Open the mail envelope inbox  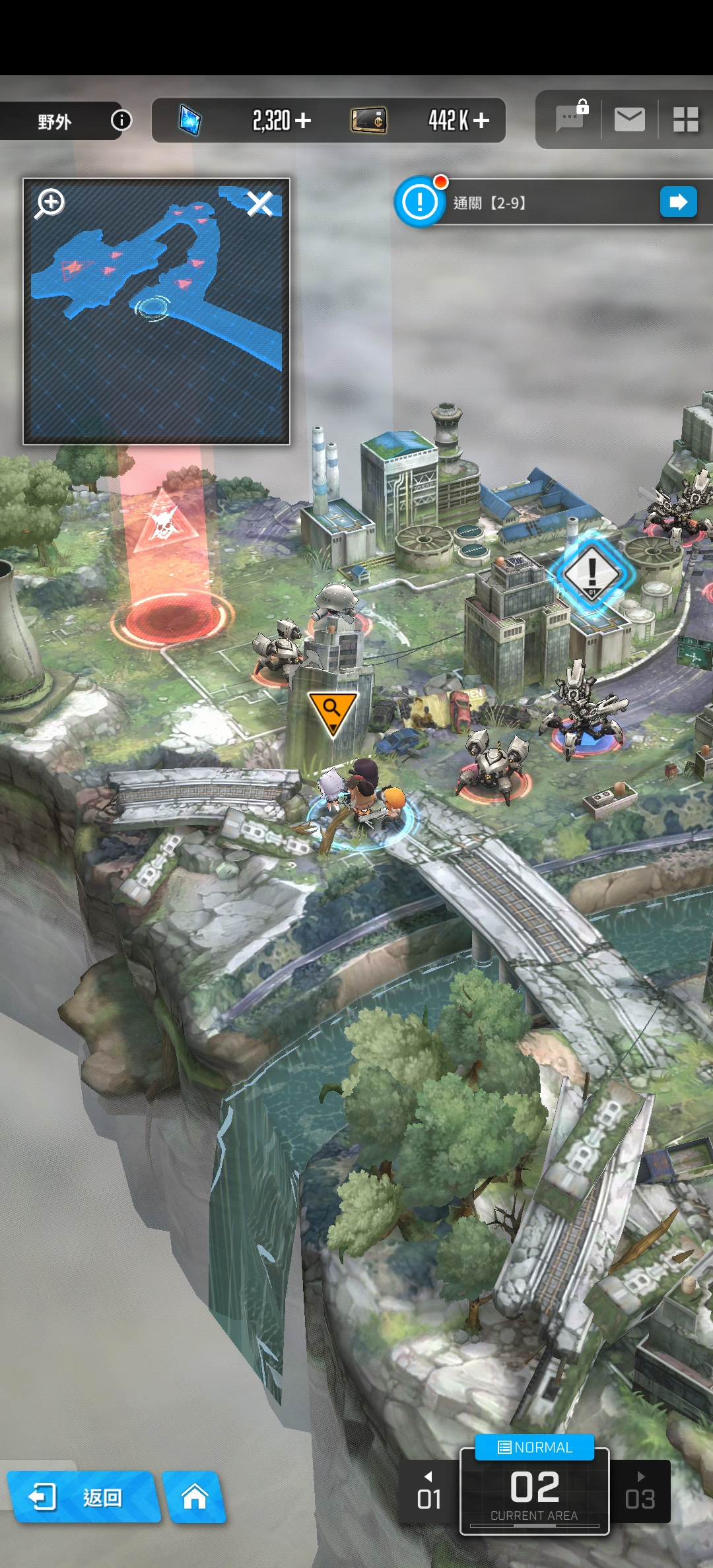629,119
